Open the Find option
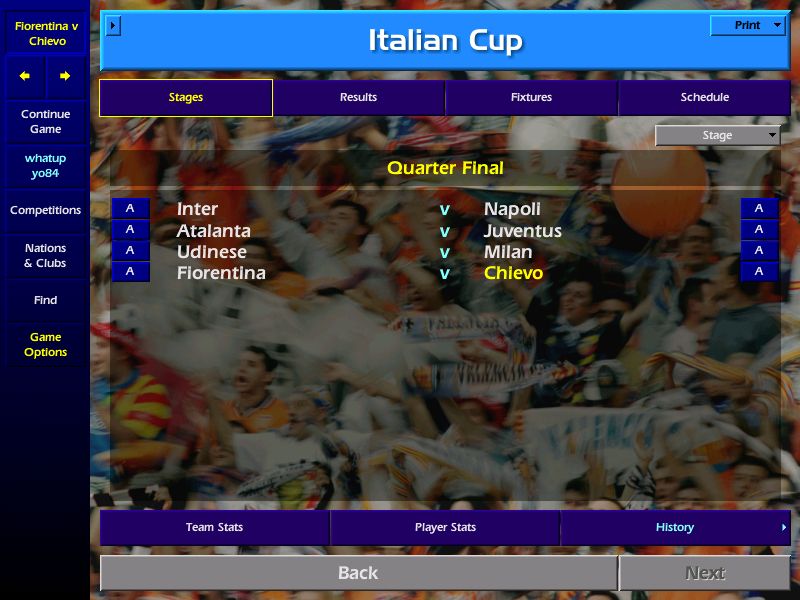This screenshot has height=600, width=800. point(45,300)
